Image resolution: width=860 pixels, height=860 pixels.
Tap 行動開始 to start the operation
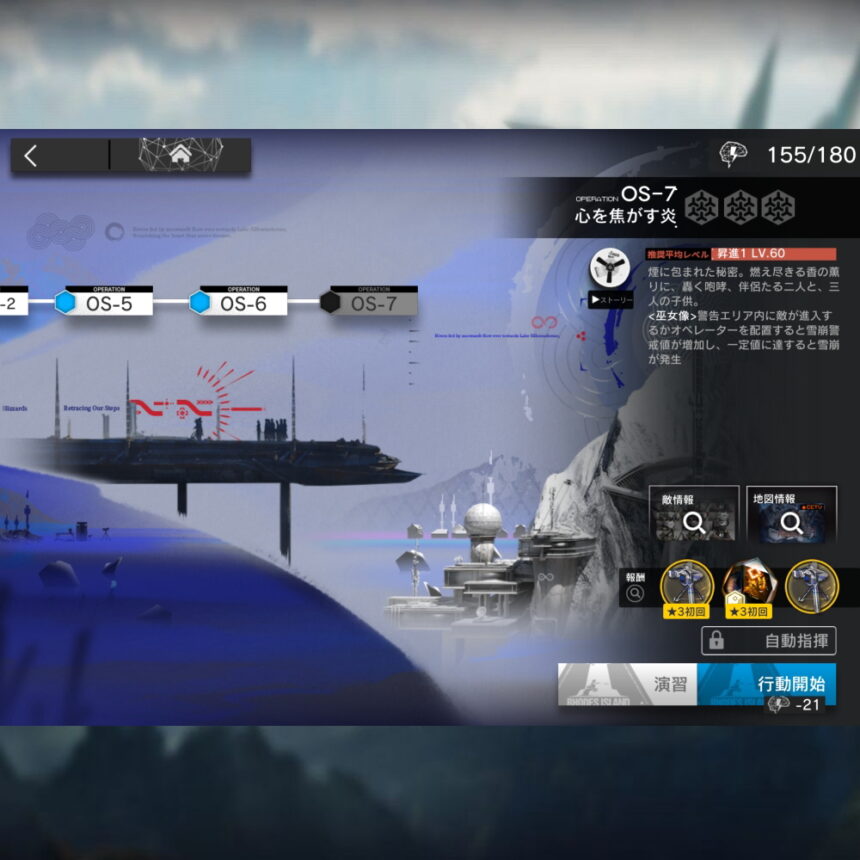click(766, 685)
